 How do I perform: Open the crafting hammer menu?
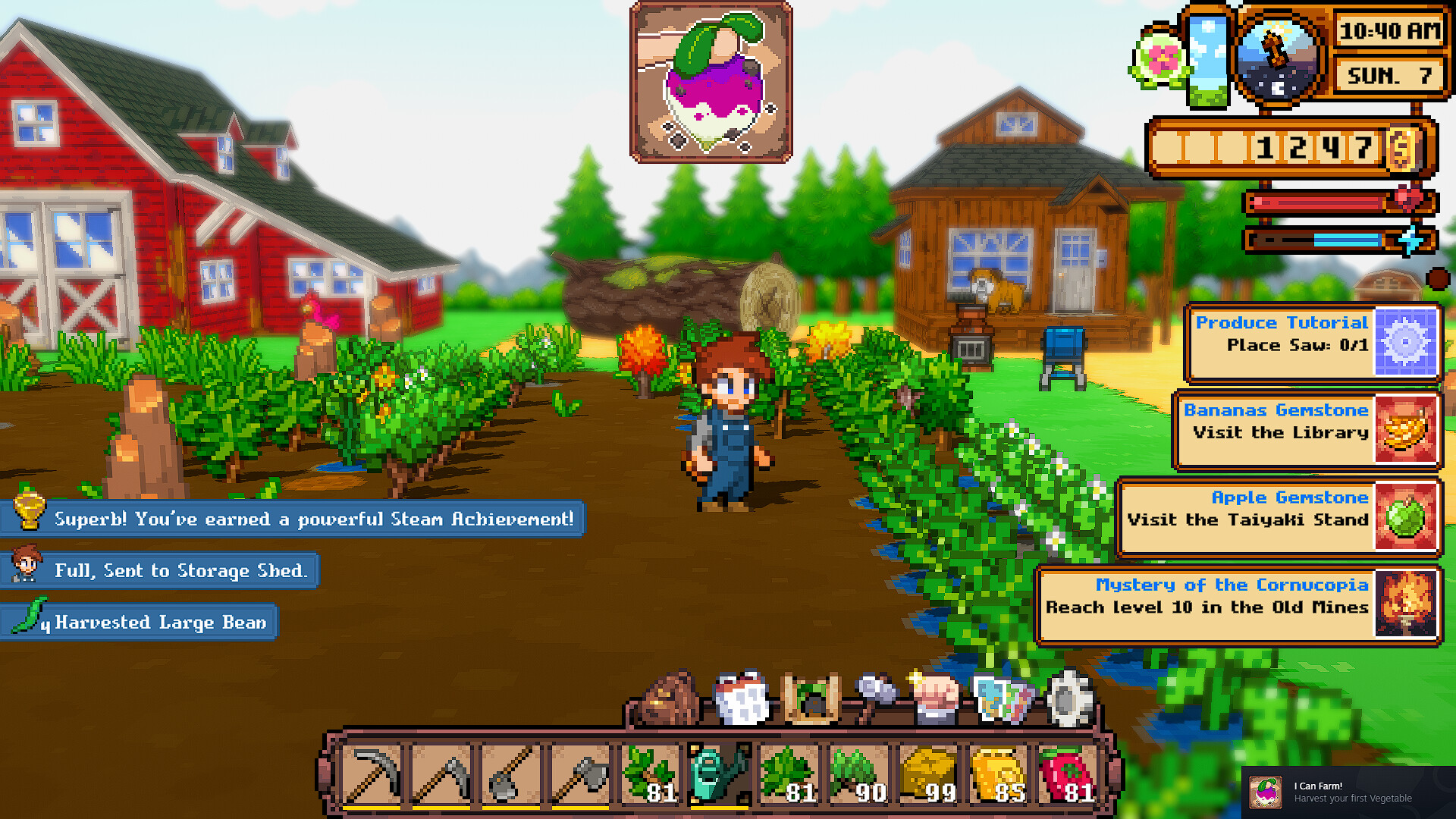click(875, 696)
